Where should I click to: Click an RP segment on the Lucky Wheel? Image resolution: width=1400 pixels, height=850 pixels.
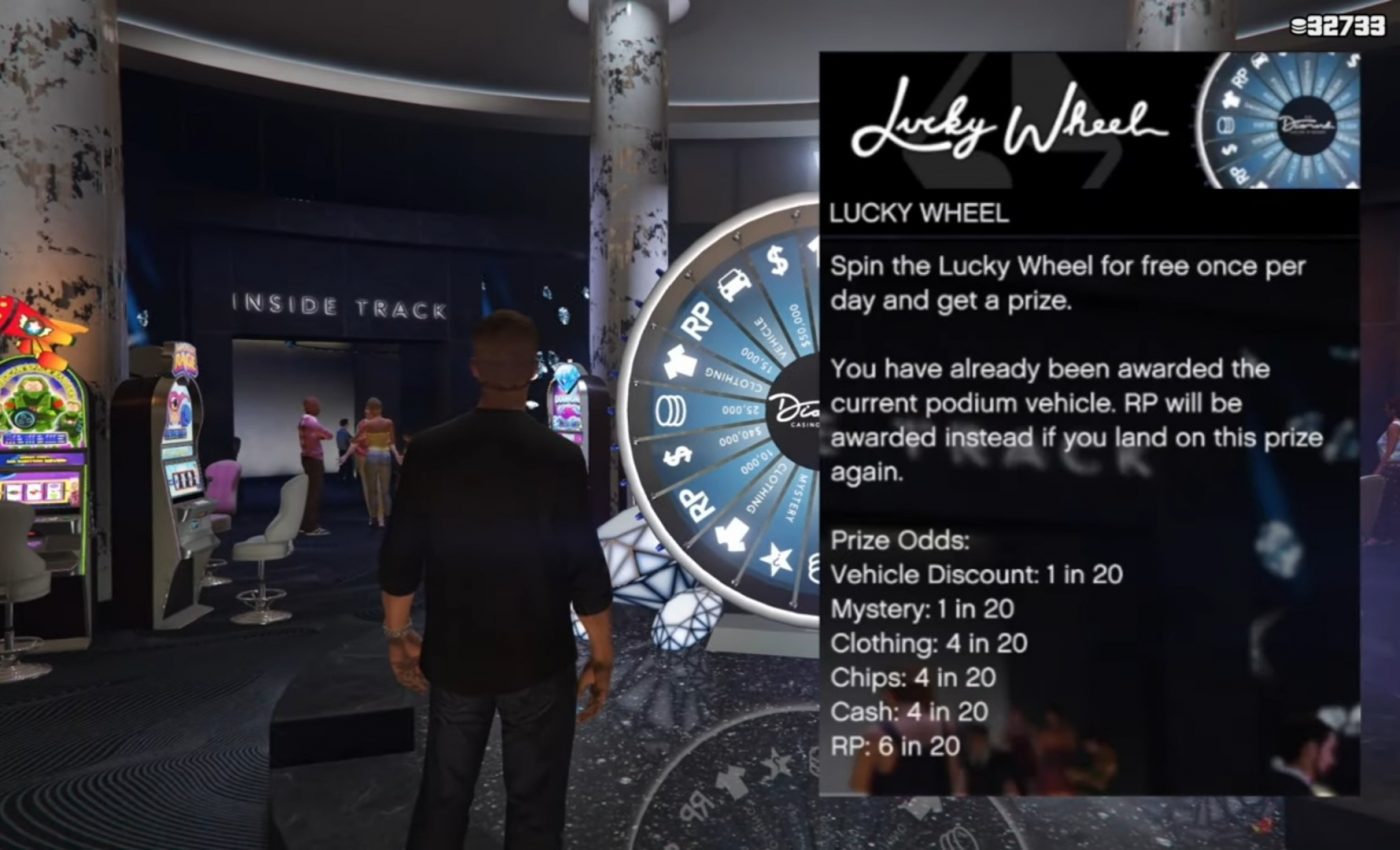[696, 318]
